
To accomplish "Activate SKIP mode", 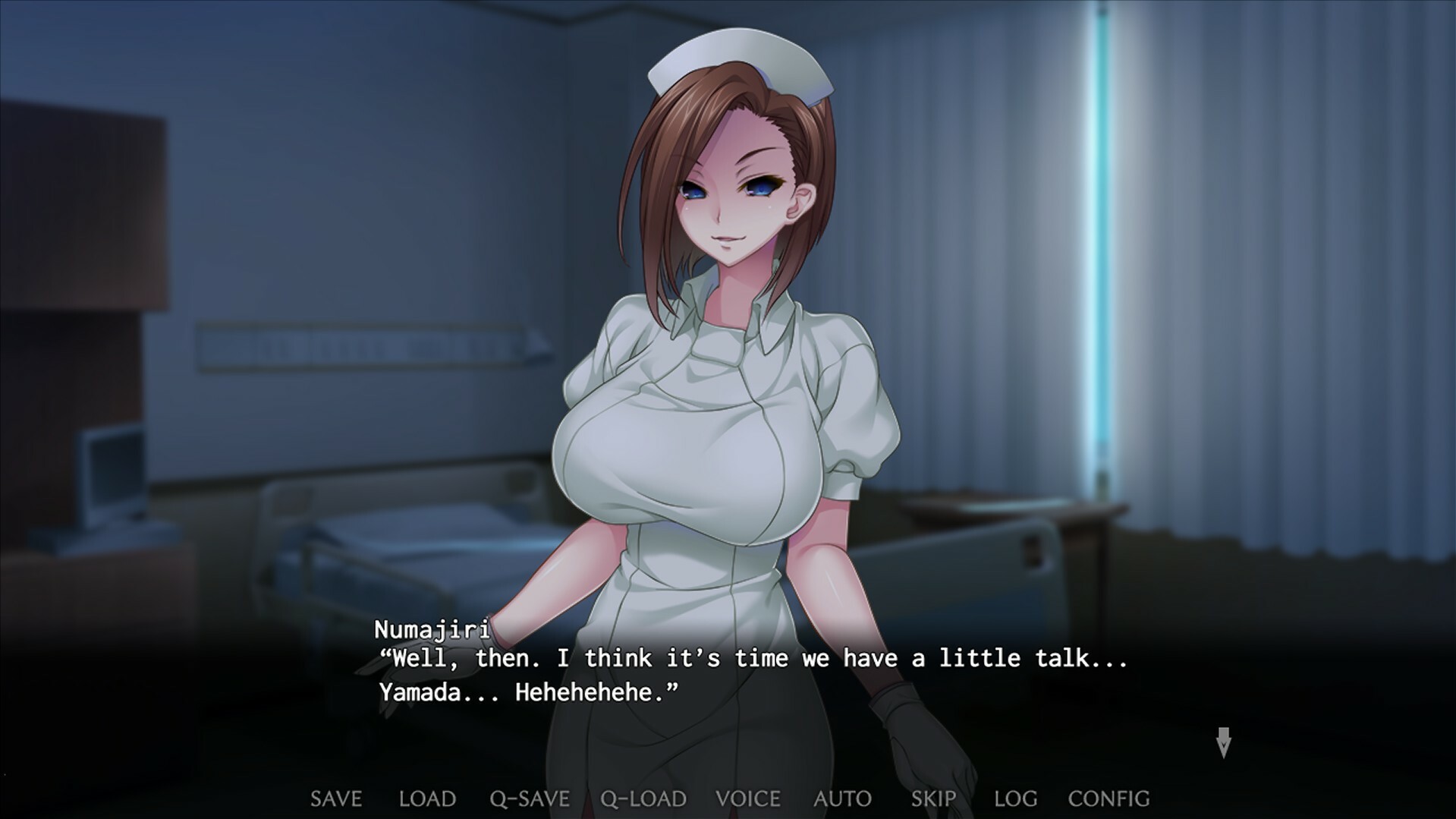I will click(x=933, y=799).
